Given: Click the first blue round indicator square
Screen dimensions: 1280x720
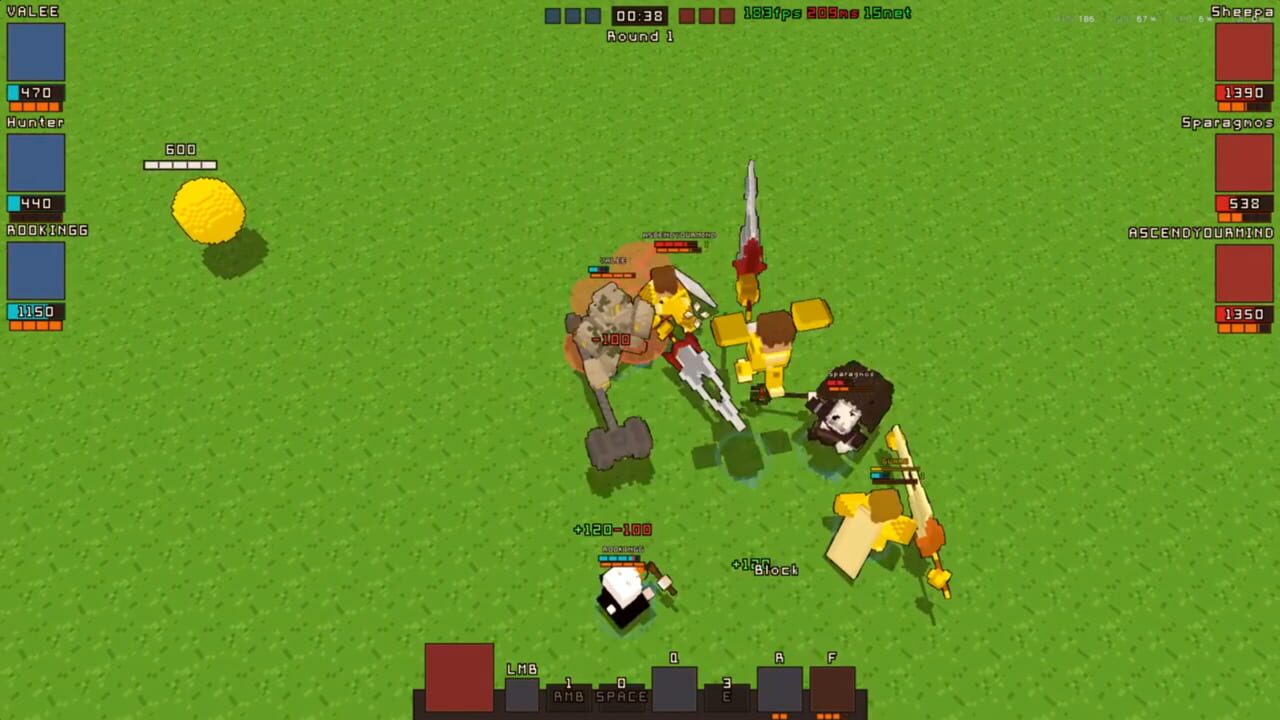Looking at the screenshot, I should pos(552,14).
